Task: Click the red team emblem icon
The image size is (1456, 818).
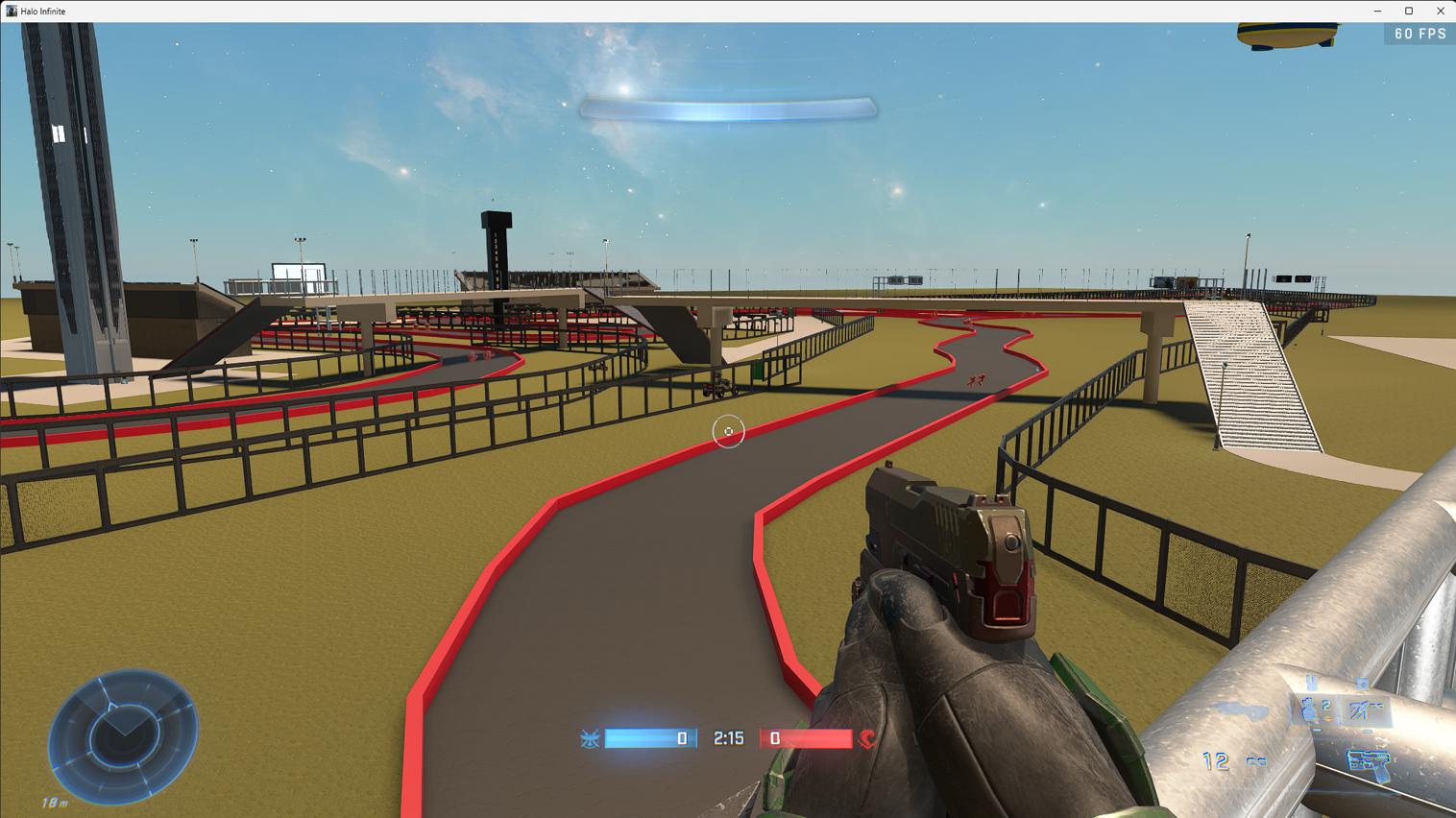Action: (865, 738)
